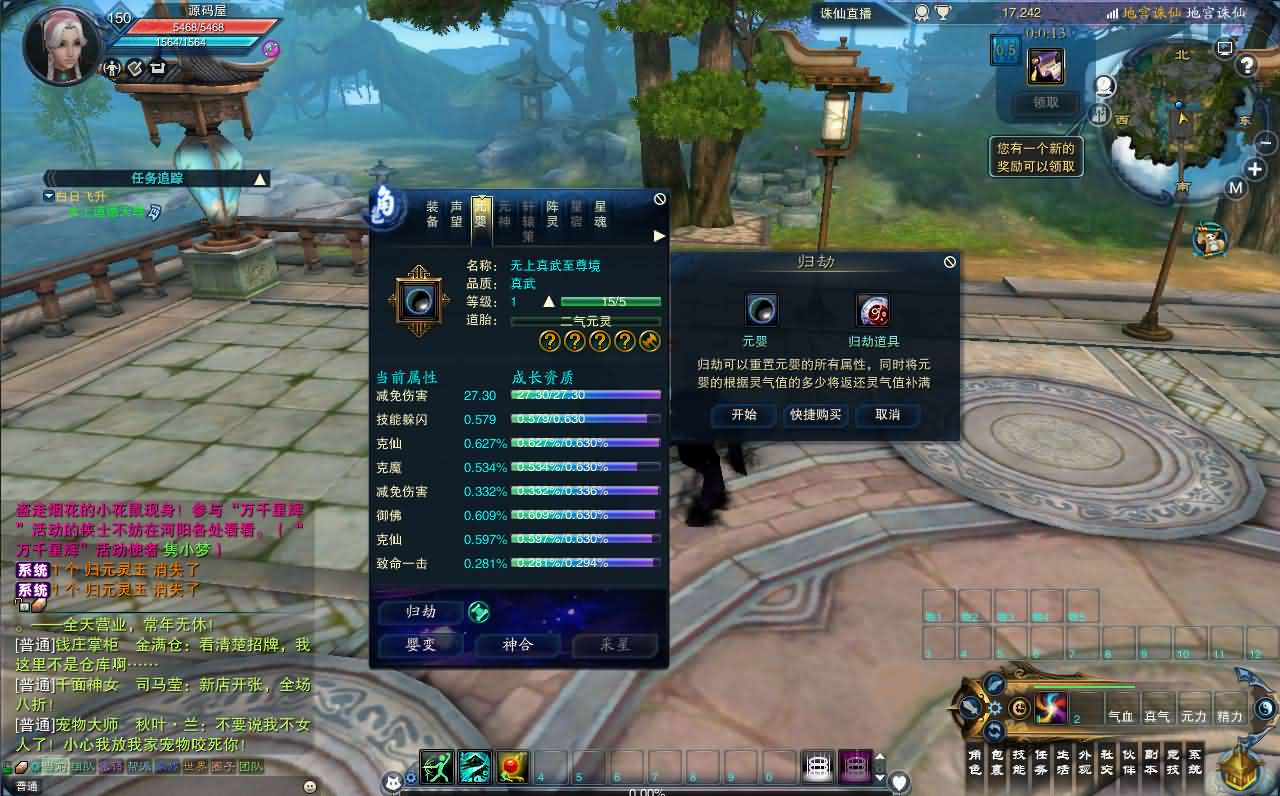Select the 阵灵 tab
This screenshot has height=796, width=1280.
point(552,214)
